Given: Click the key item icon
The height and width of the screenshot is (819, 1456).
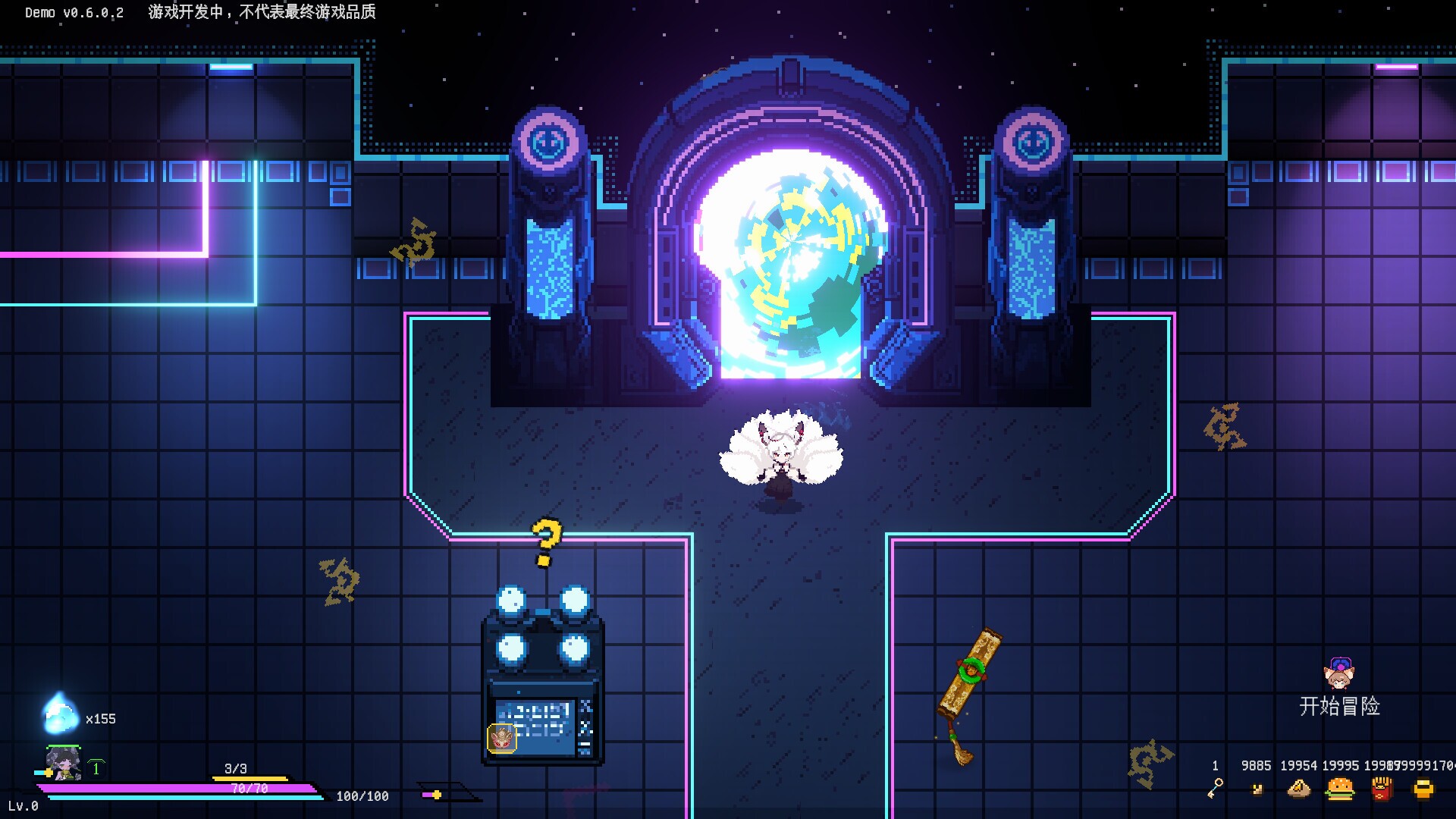Looking at the screenshot, I should click(1215, 789).
